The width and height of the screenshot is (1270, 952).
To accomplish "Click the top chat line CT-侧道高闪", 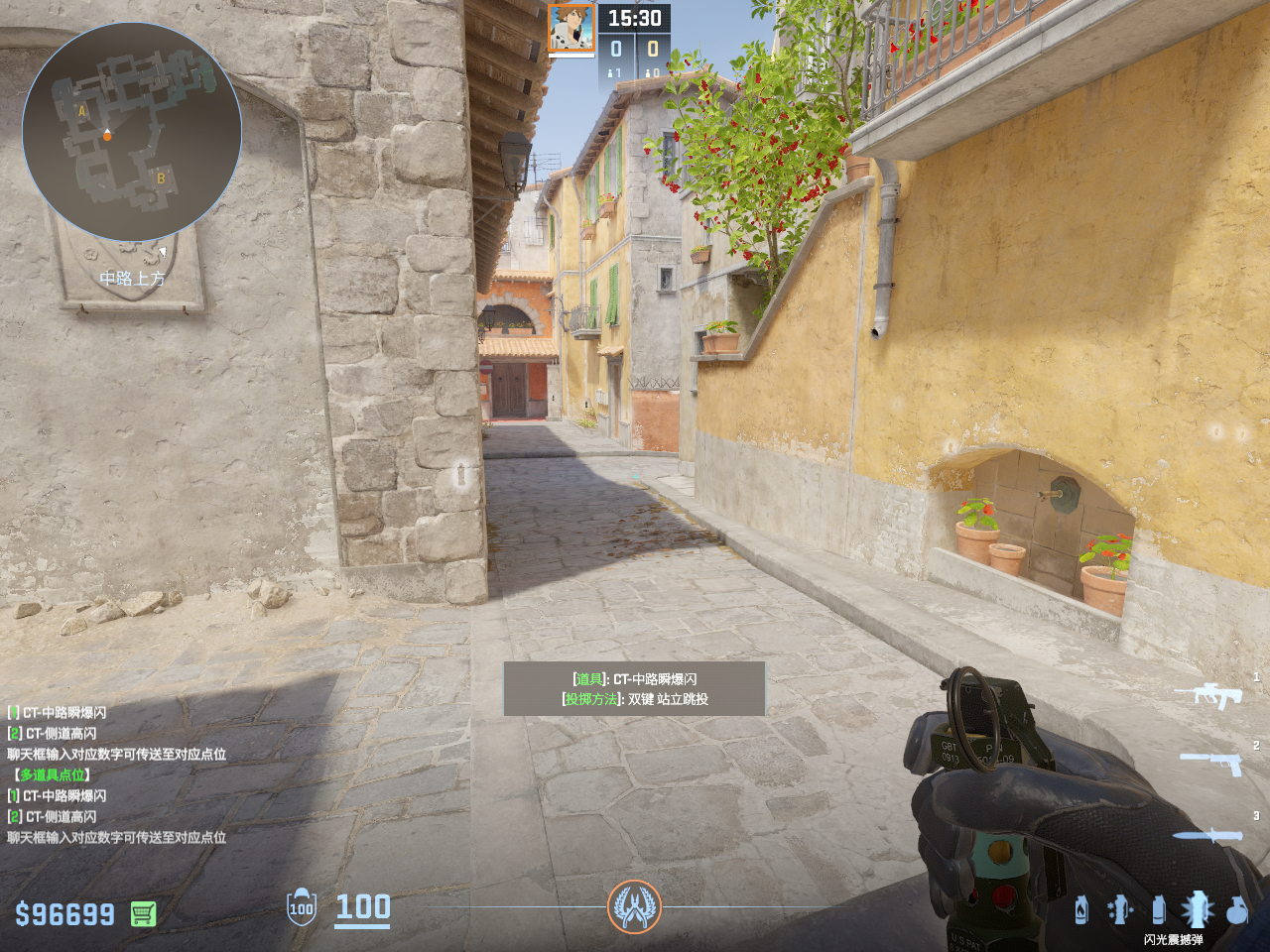I will [x=60, y=733].
